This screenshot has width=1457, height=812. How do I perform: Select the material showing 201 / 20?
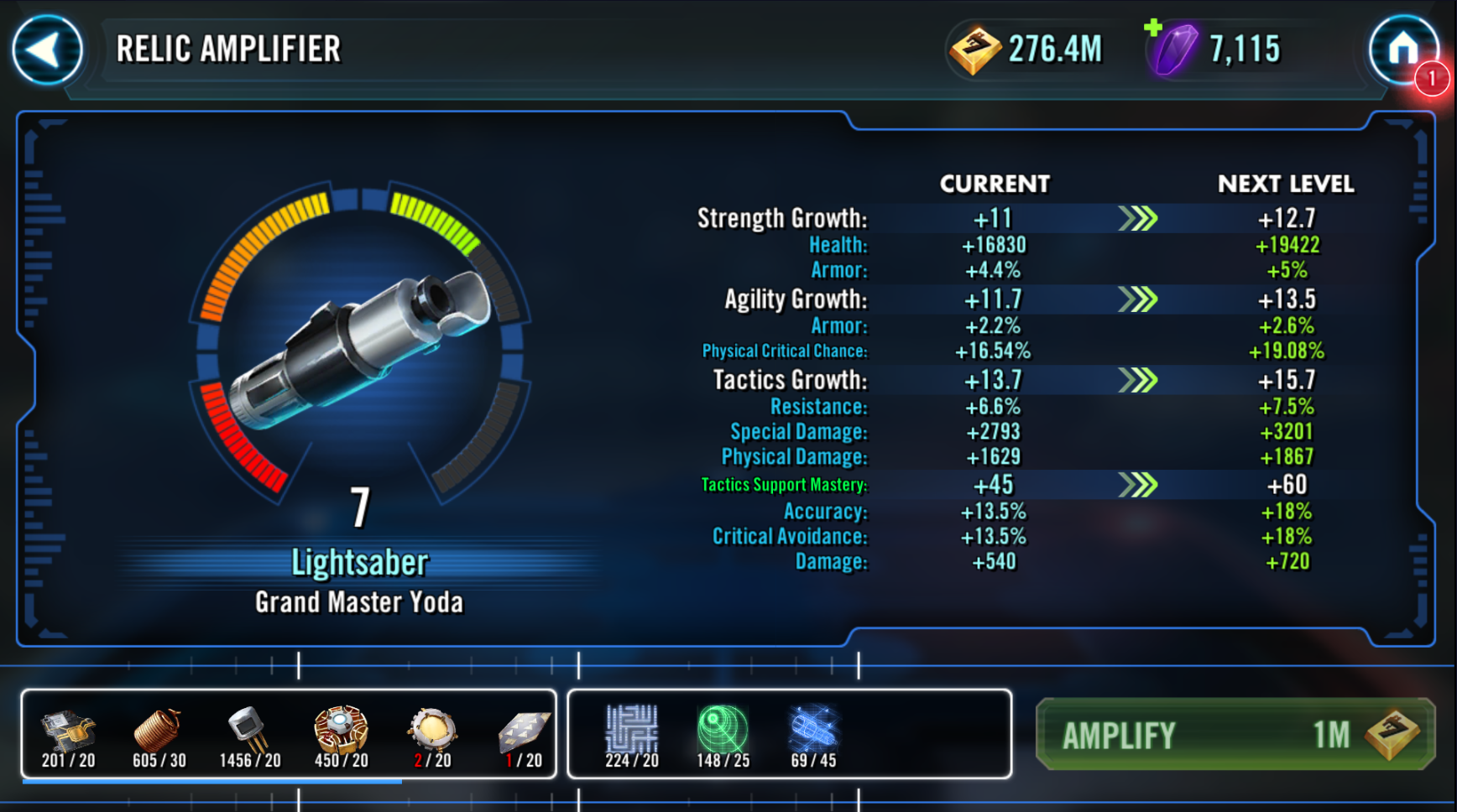69,735
